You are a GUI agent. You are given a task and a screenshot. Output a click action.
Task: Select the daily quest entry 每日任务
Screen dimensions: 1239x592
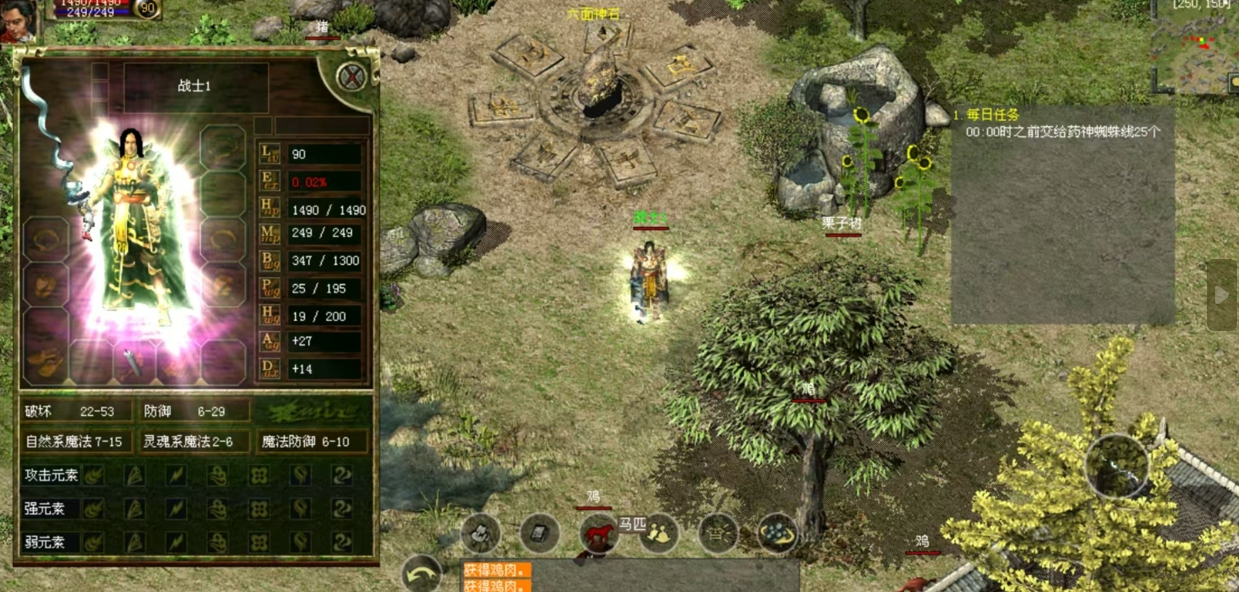(992, 115)
